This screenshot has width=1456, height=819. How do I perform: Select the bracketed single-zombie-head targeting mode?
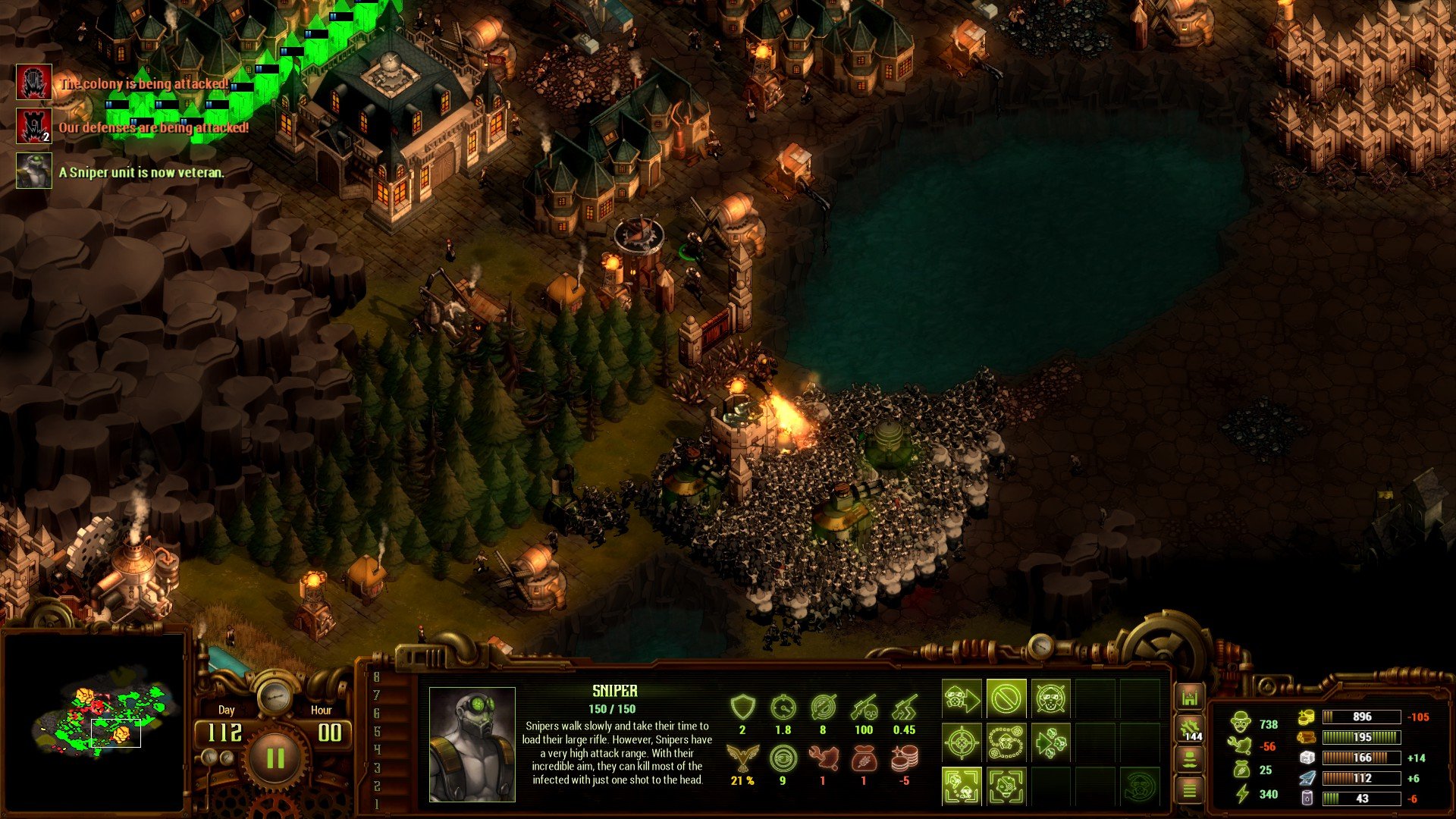(1006, 786)
